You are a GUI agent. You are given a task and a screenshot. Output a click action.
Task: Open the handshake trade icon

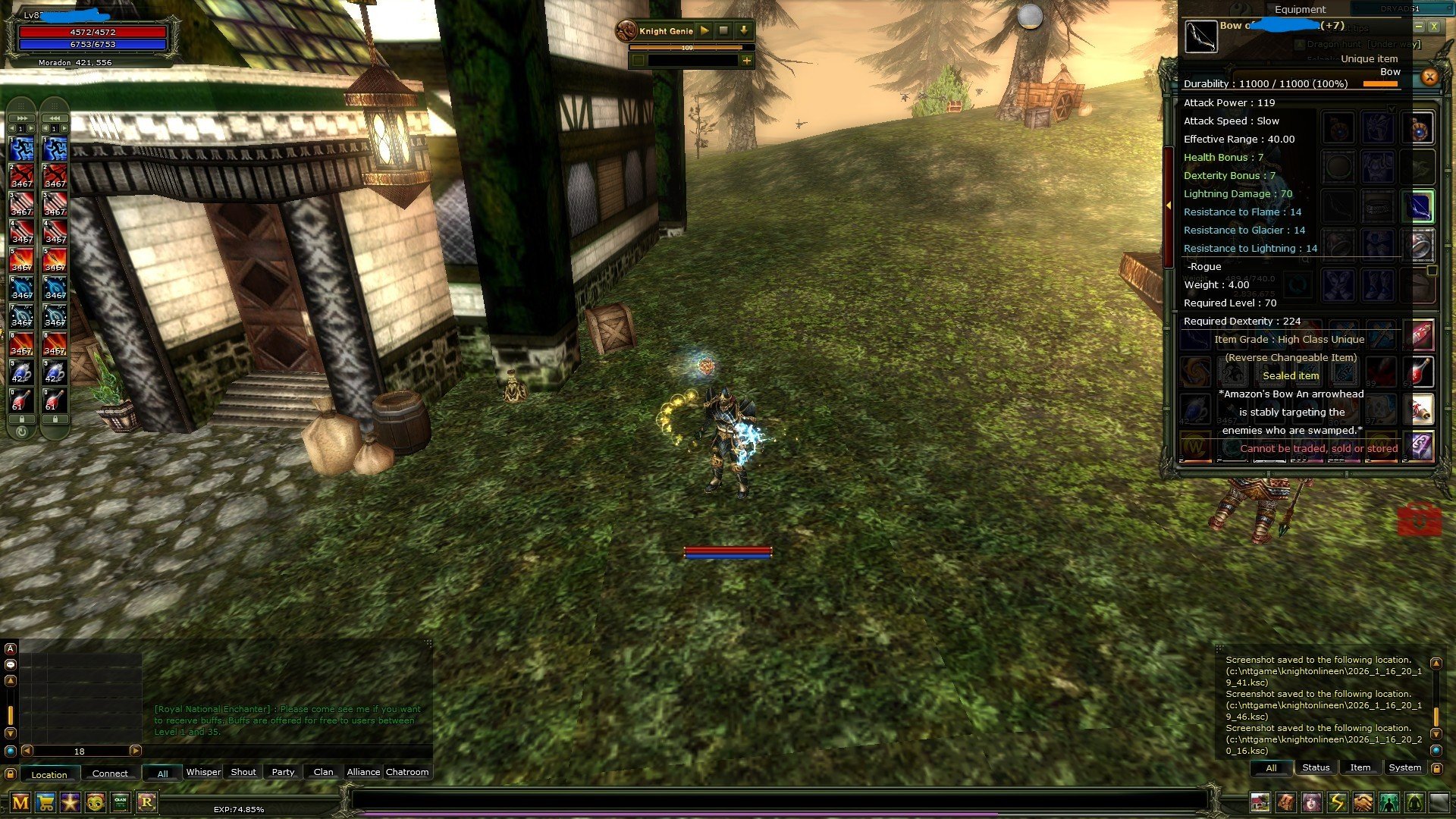1365,802
